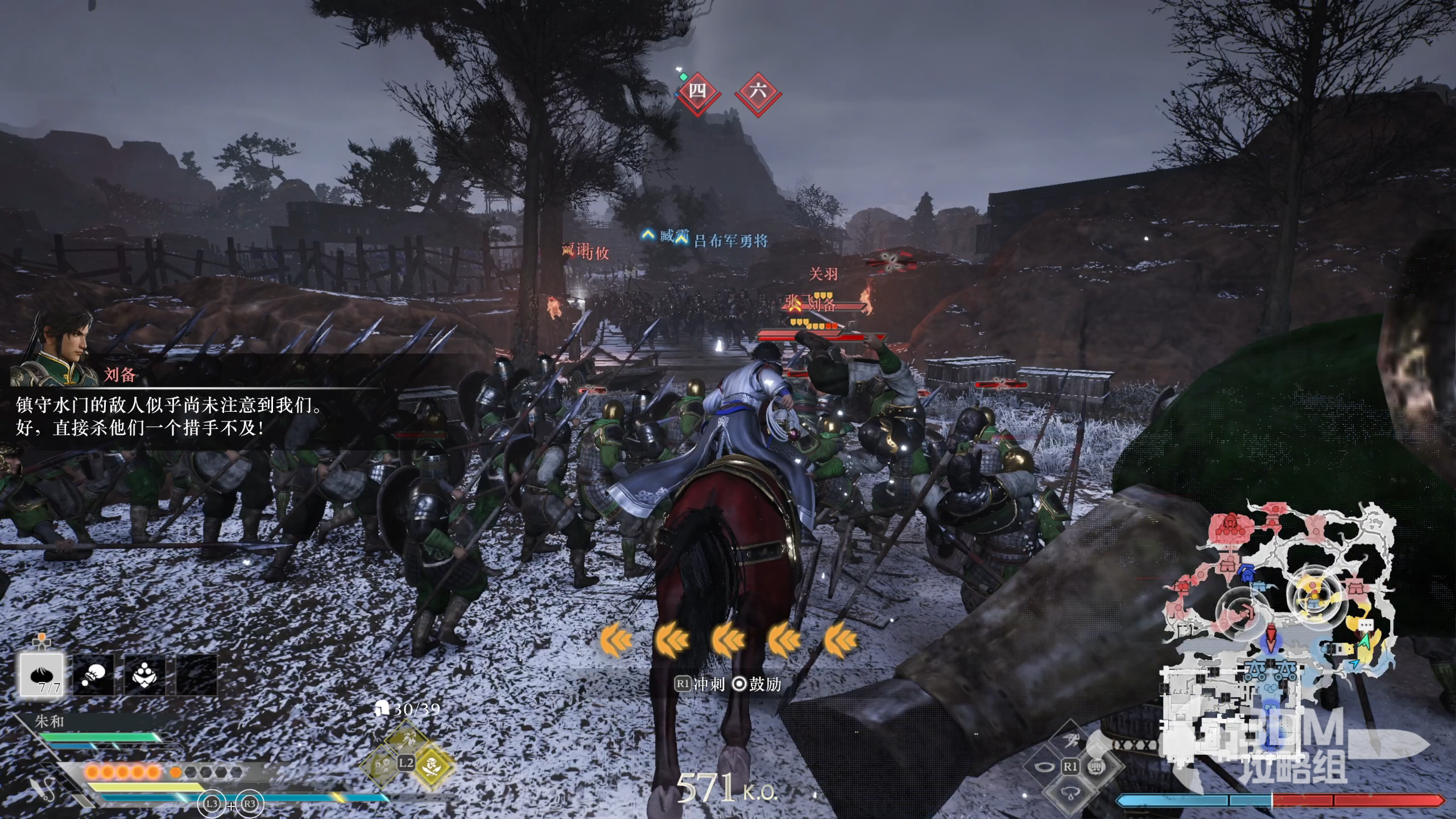This screenshot has width=1456, height=819.
Task: Choose the pouch item slot
Action: click(94, 675)
